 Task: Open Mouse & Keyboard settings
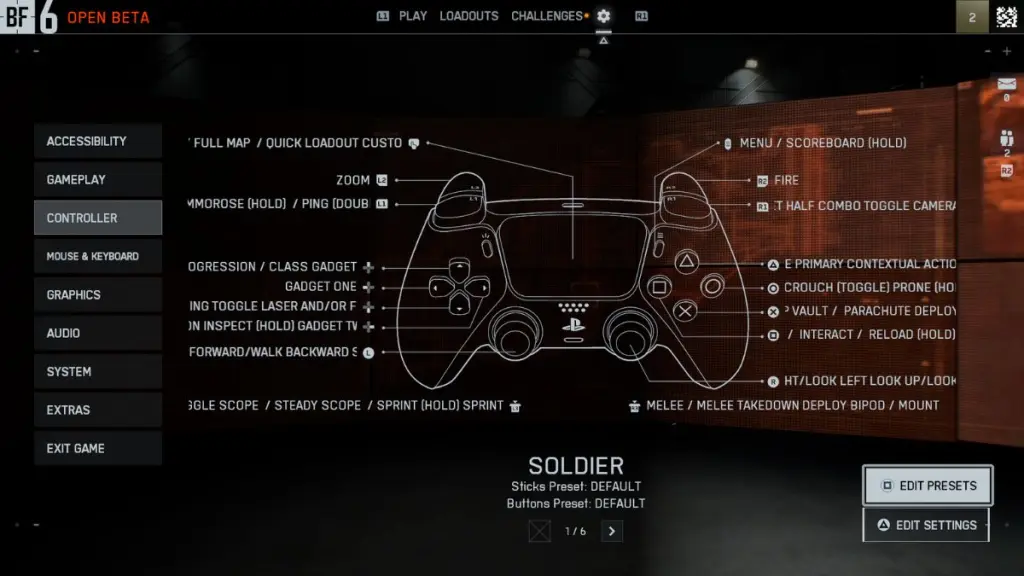(x=97, y=257)
